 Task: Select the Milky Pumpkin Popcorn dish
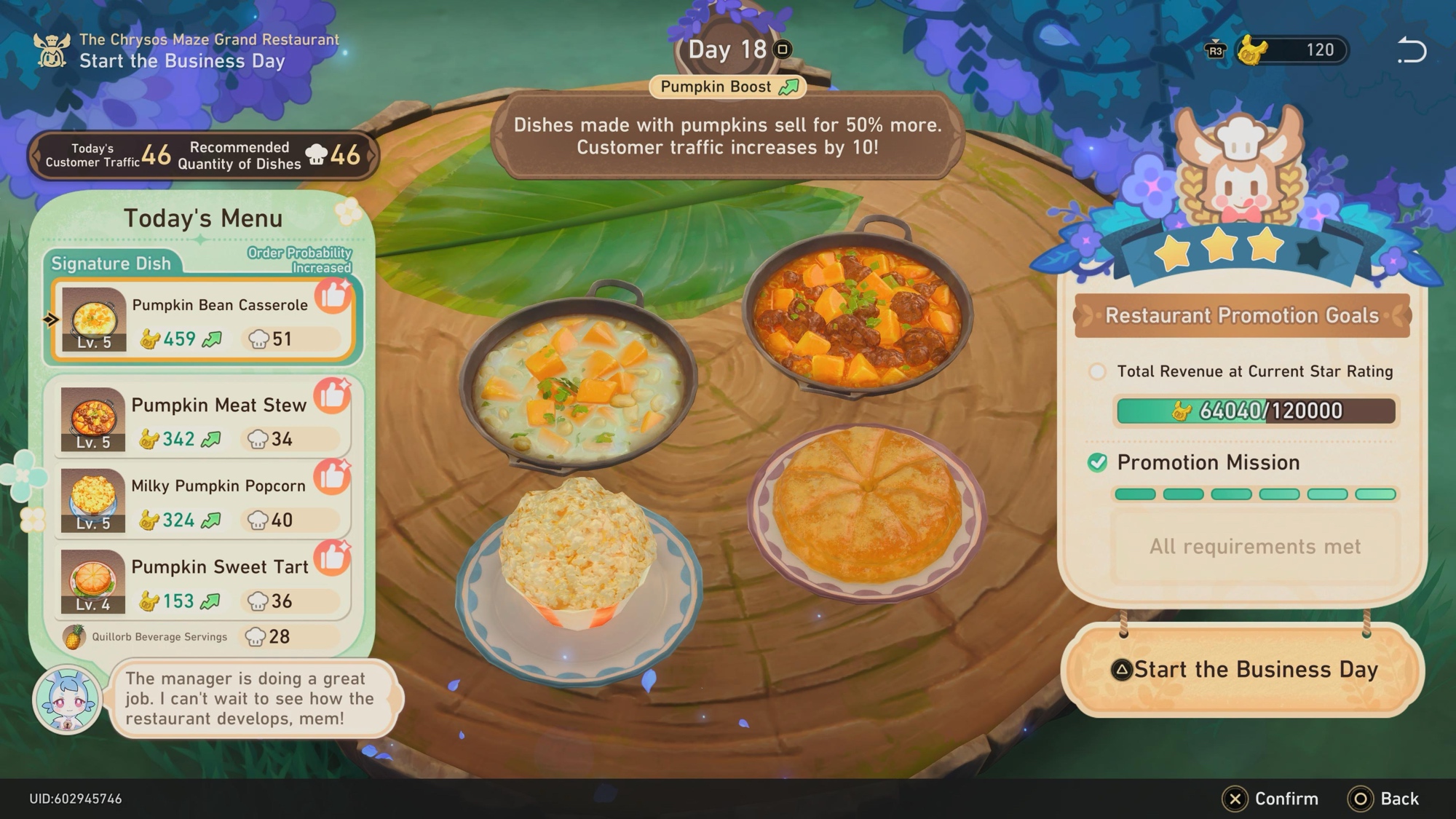pos(202,502)
